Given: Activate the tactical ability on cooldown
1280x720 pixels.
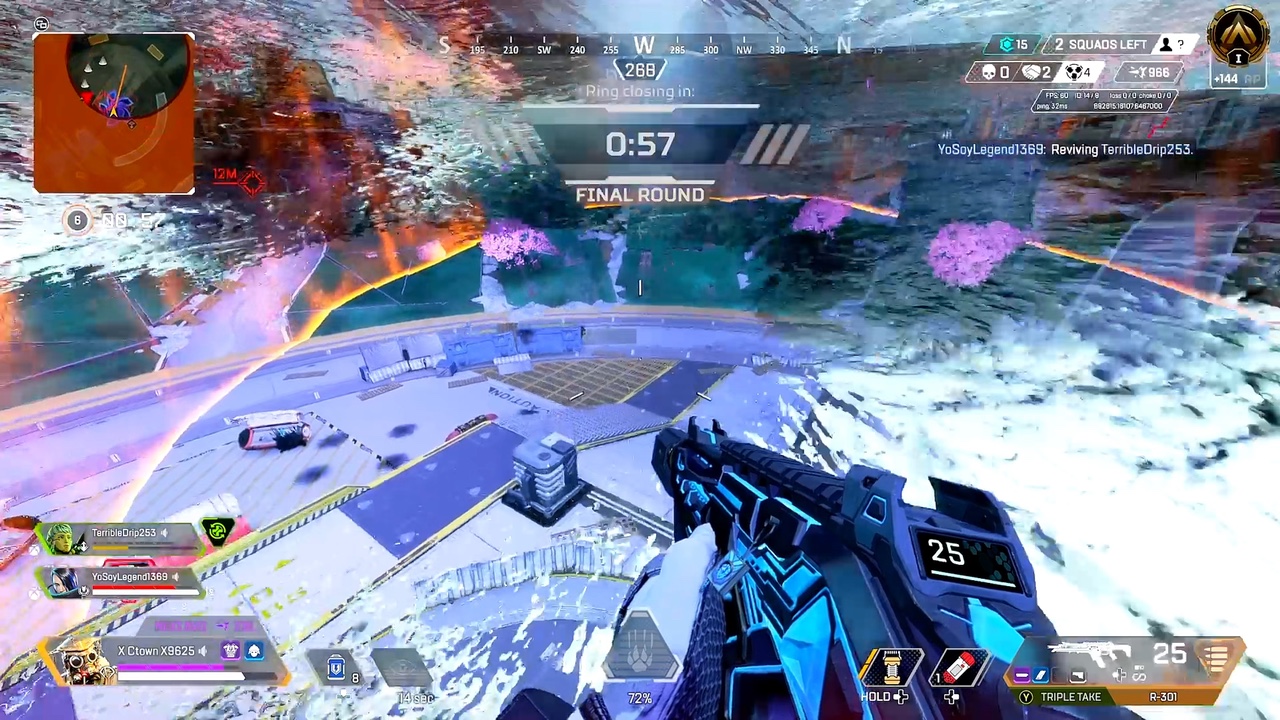Looking at the screenshot, I should 403,667.
